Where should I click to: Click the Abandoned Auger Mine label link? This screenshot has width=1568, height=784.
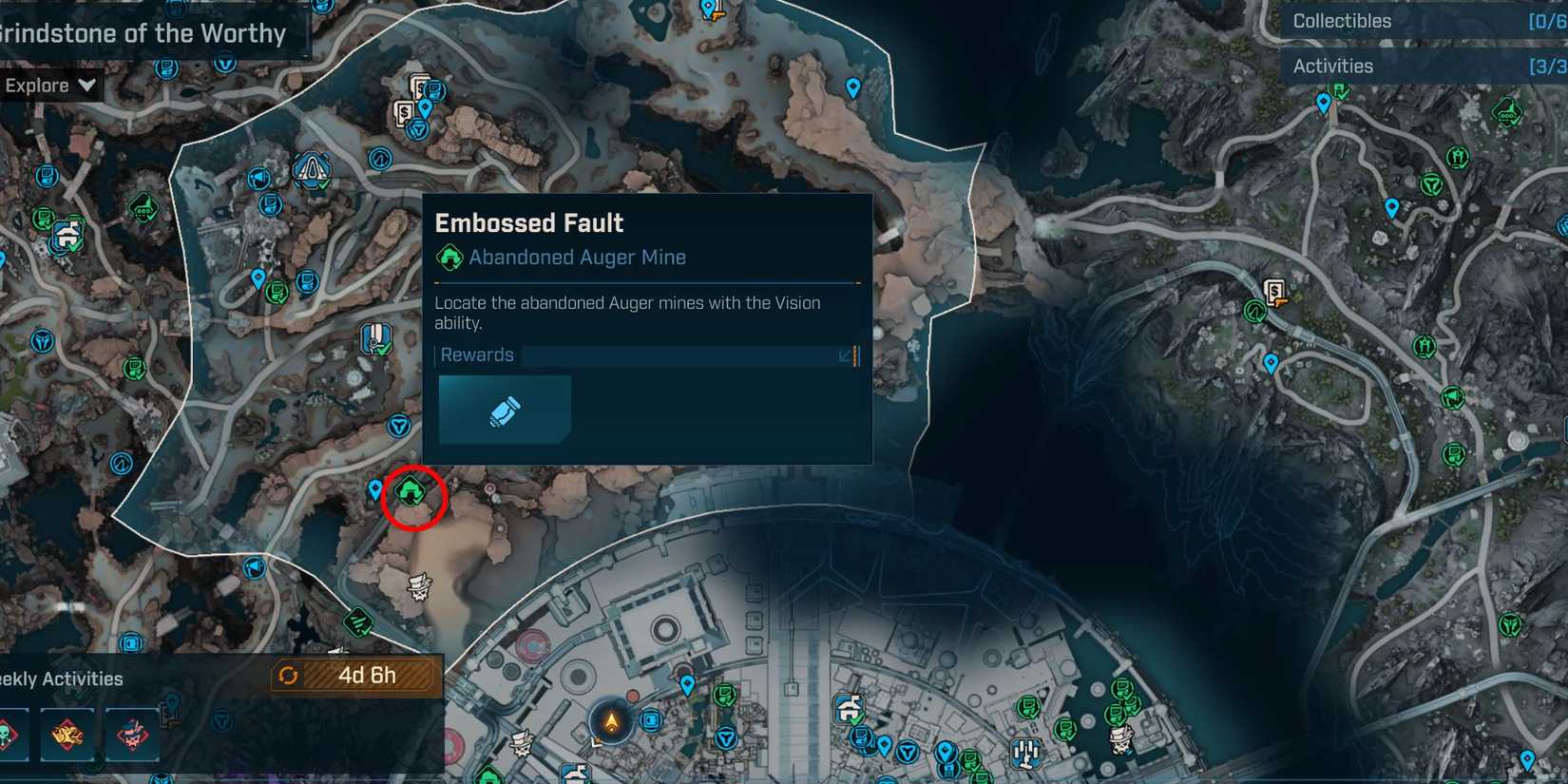576,257
